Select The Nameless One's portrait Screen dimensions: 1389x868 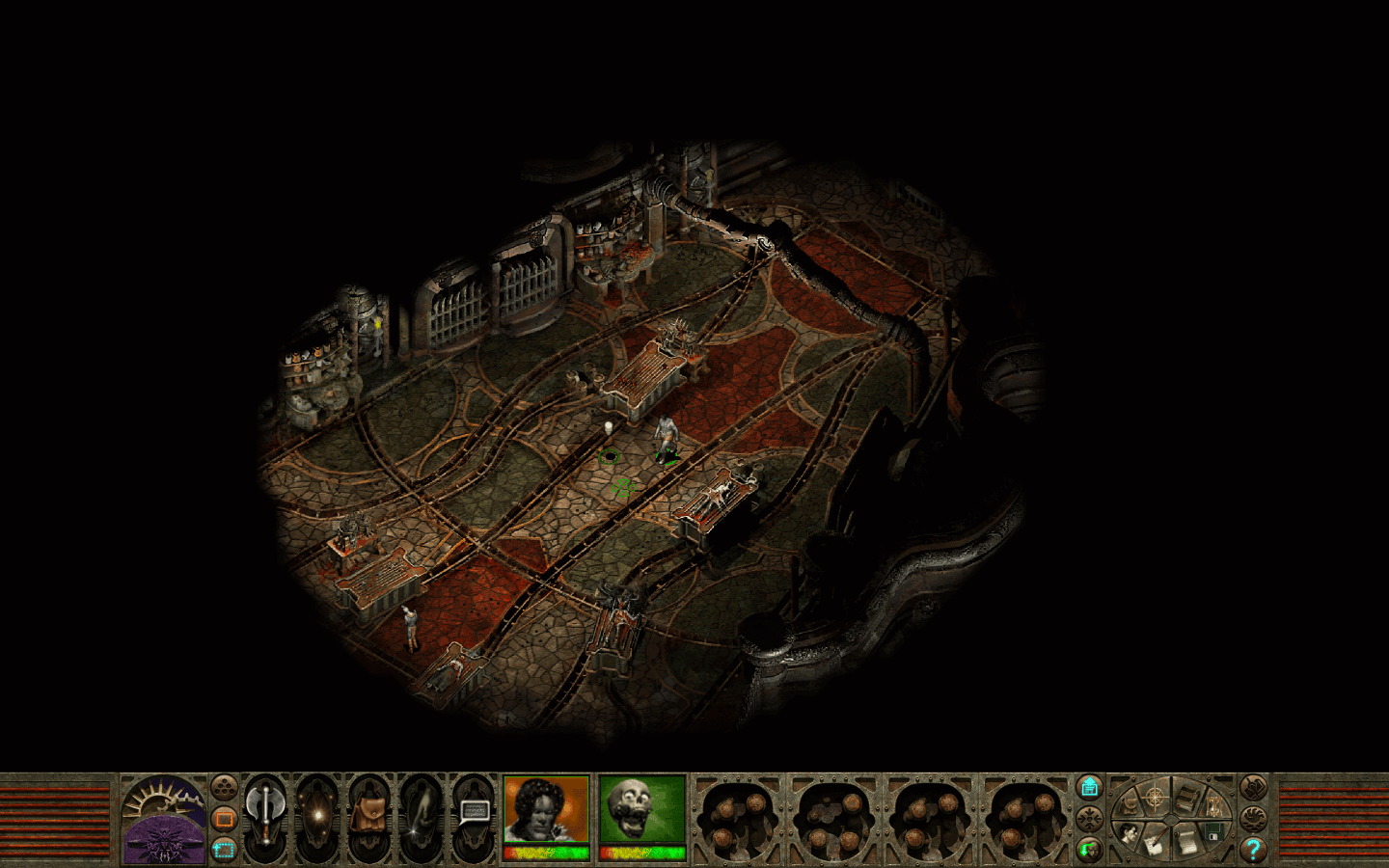point(546,810)
